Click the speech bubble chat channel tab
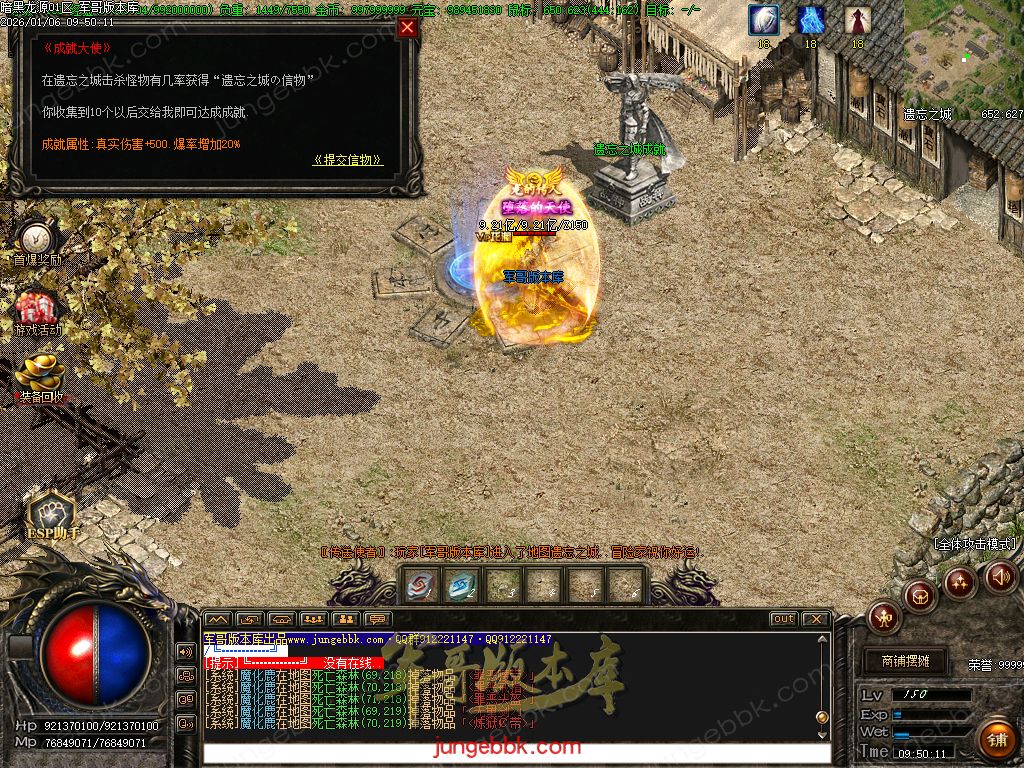 (378, 619)
